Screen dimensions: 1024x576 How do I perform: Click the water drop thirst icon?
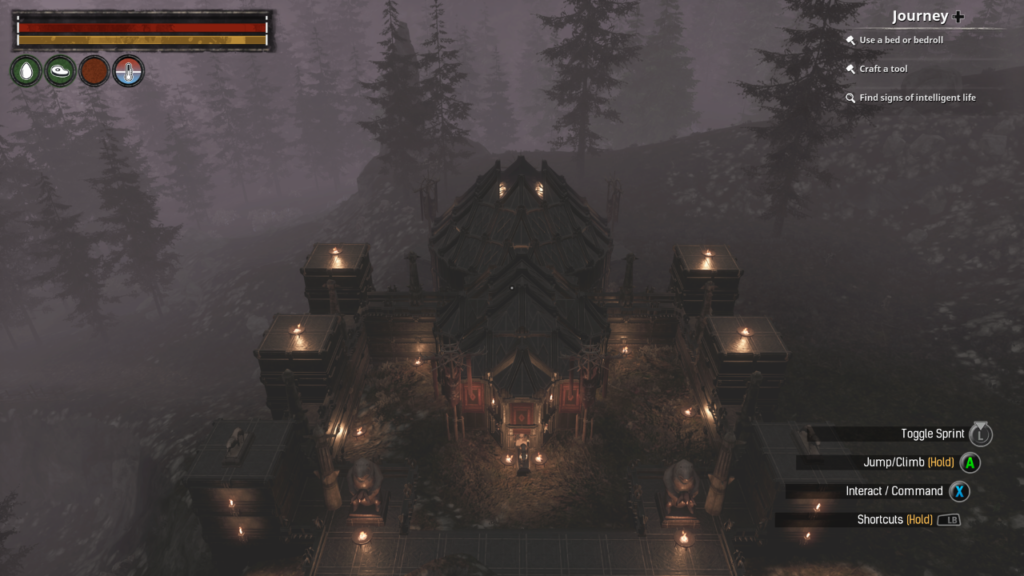click(x=26, y=71)
